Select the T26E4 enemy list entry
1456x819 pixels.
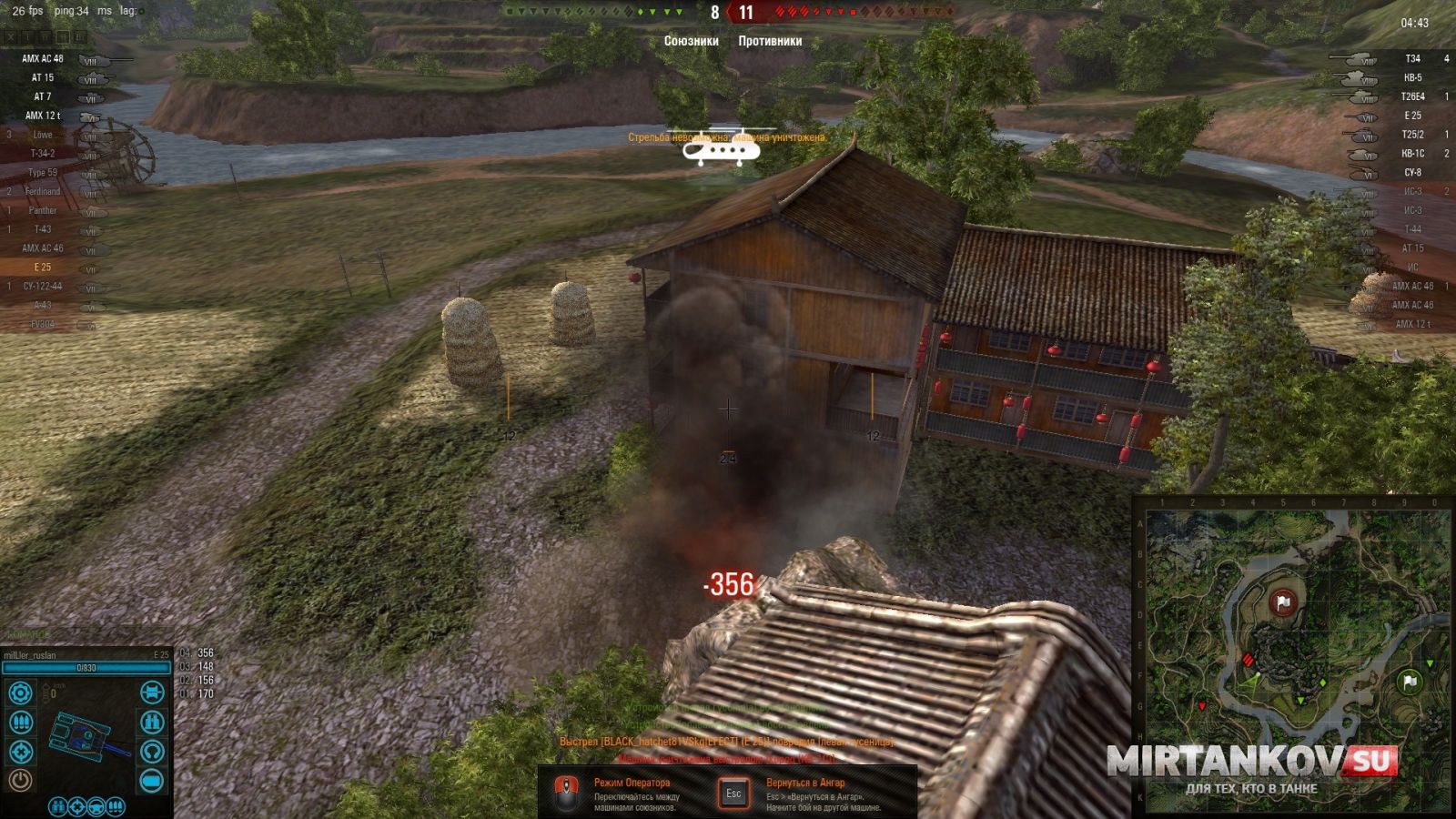point(1412,97)
